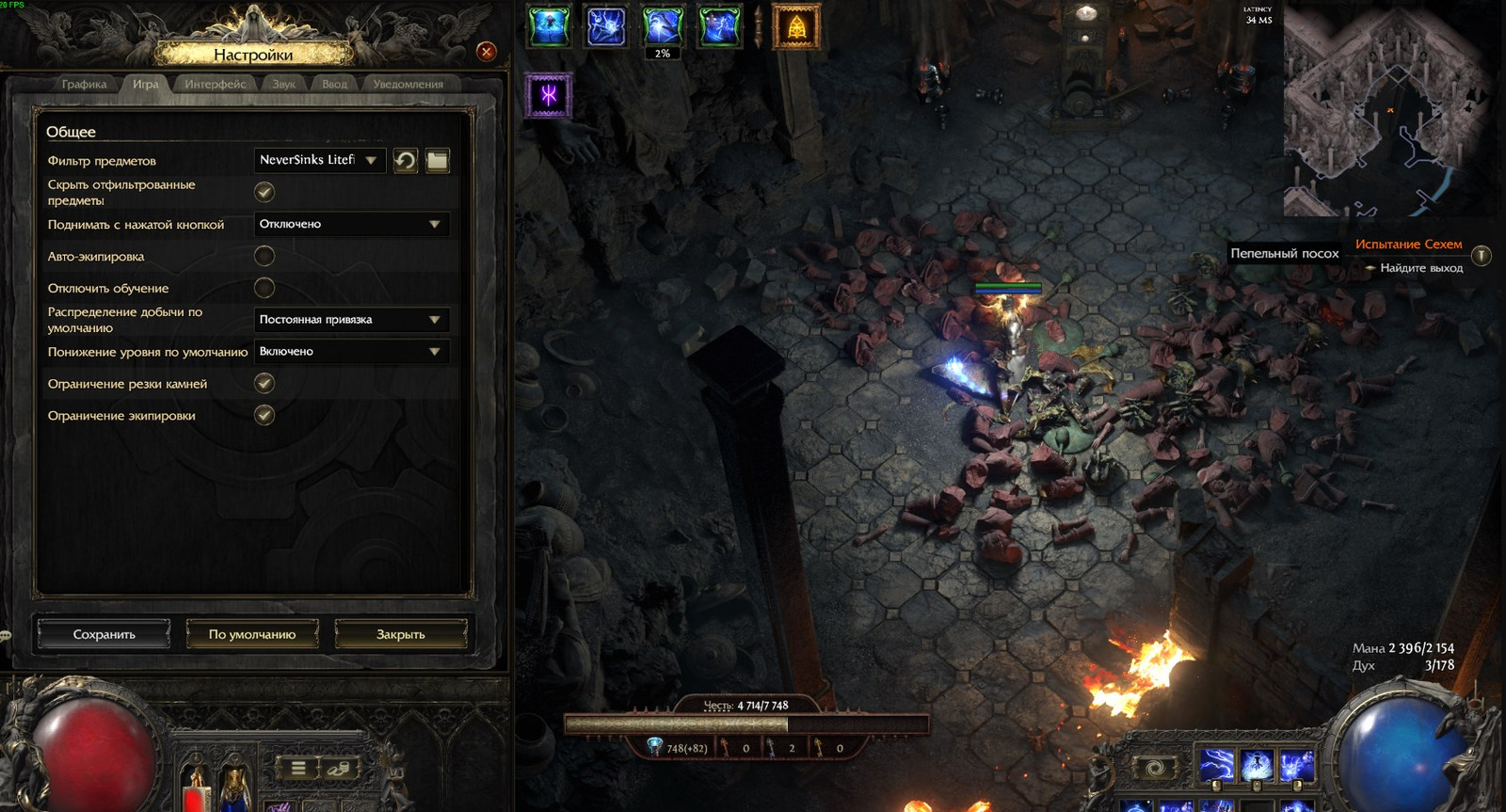Screen dimensions: 1506x812
Task: Reset settings using По умолчанию
Action: [252, 634]
